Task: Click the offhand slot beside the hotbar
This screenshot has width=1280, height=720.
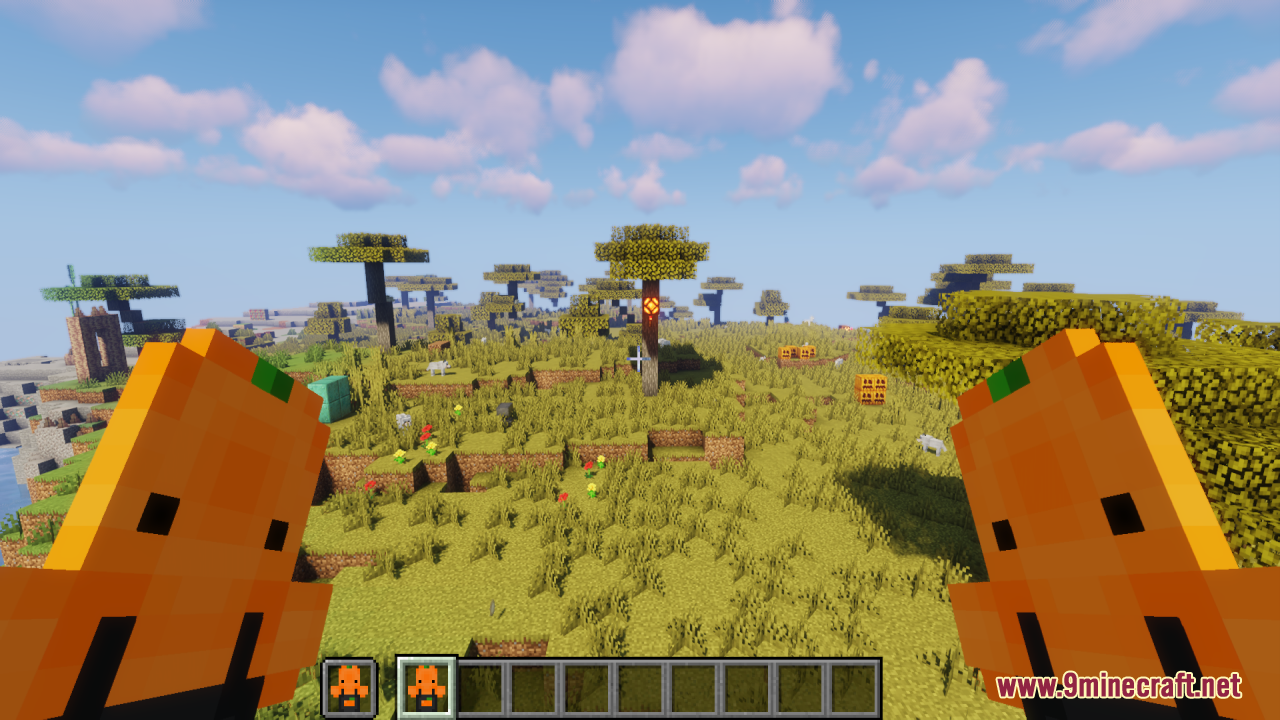Action: click(x=349, y=687)
